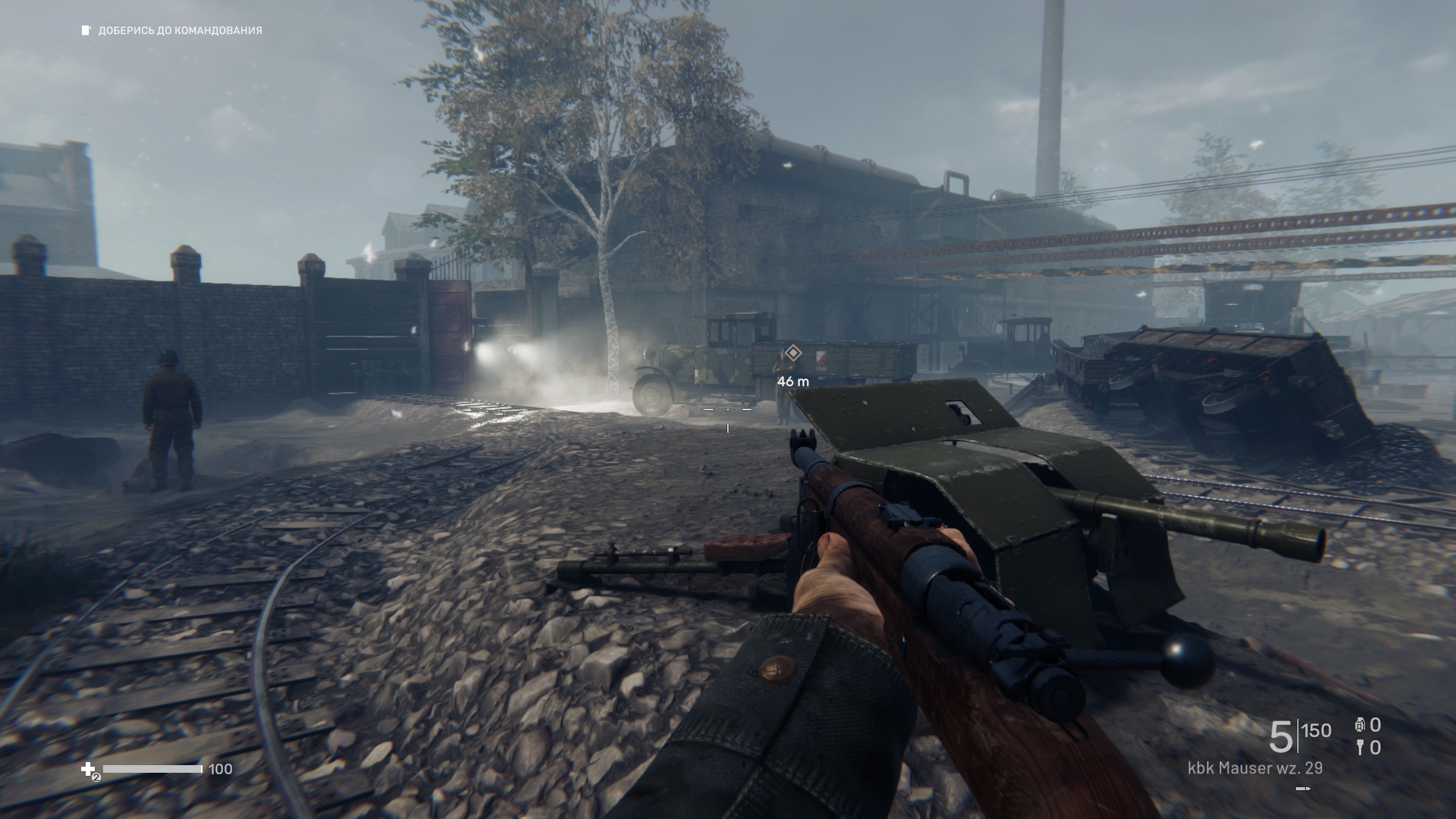Select the objective tracker text «ДОБЕРИСЬ ДО КОМАНДОВАНИЯ»

180,31
